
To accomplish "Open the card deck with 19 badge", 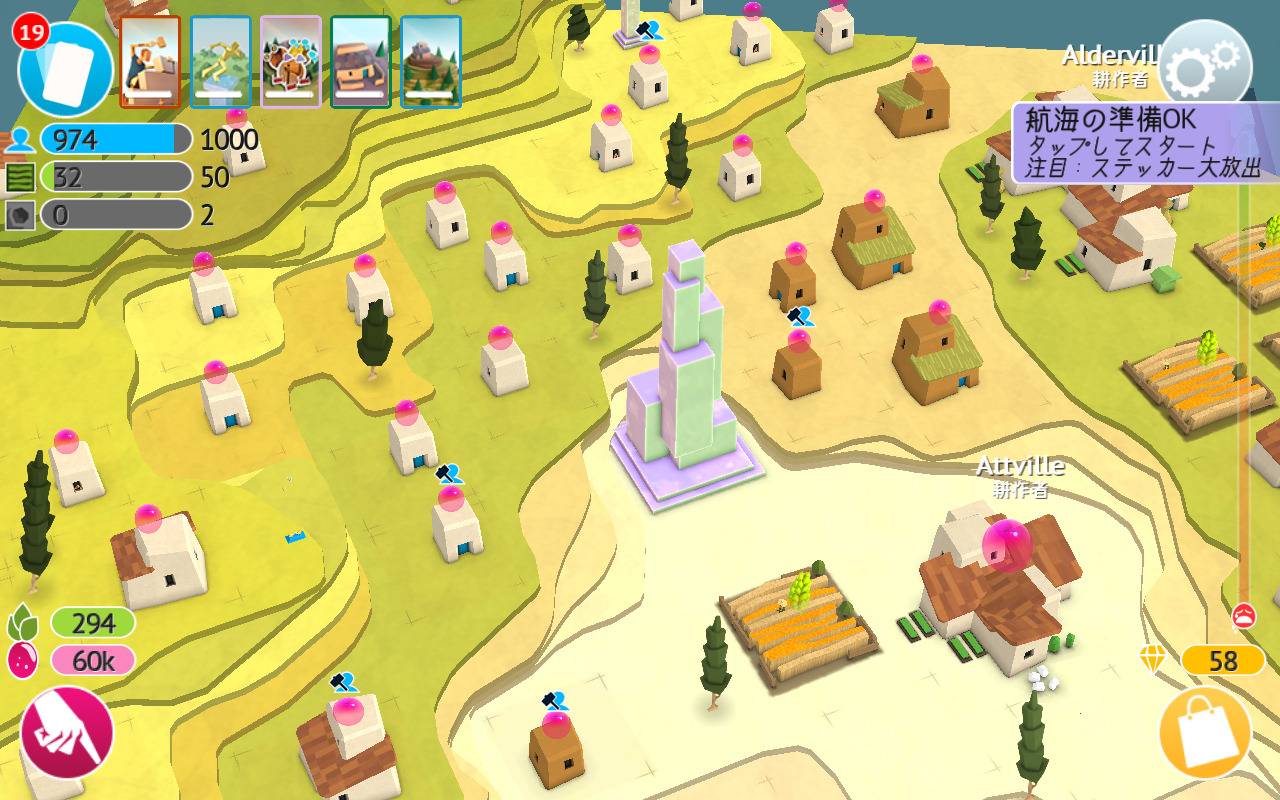I will point(66,68).
